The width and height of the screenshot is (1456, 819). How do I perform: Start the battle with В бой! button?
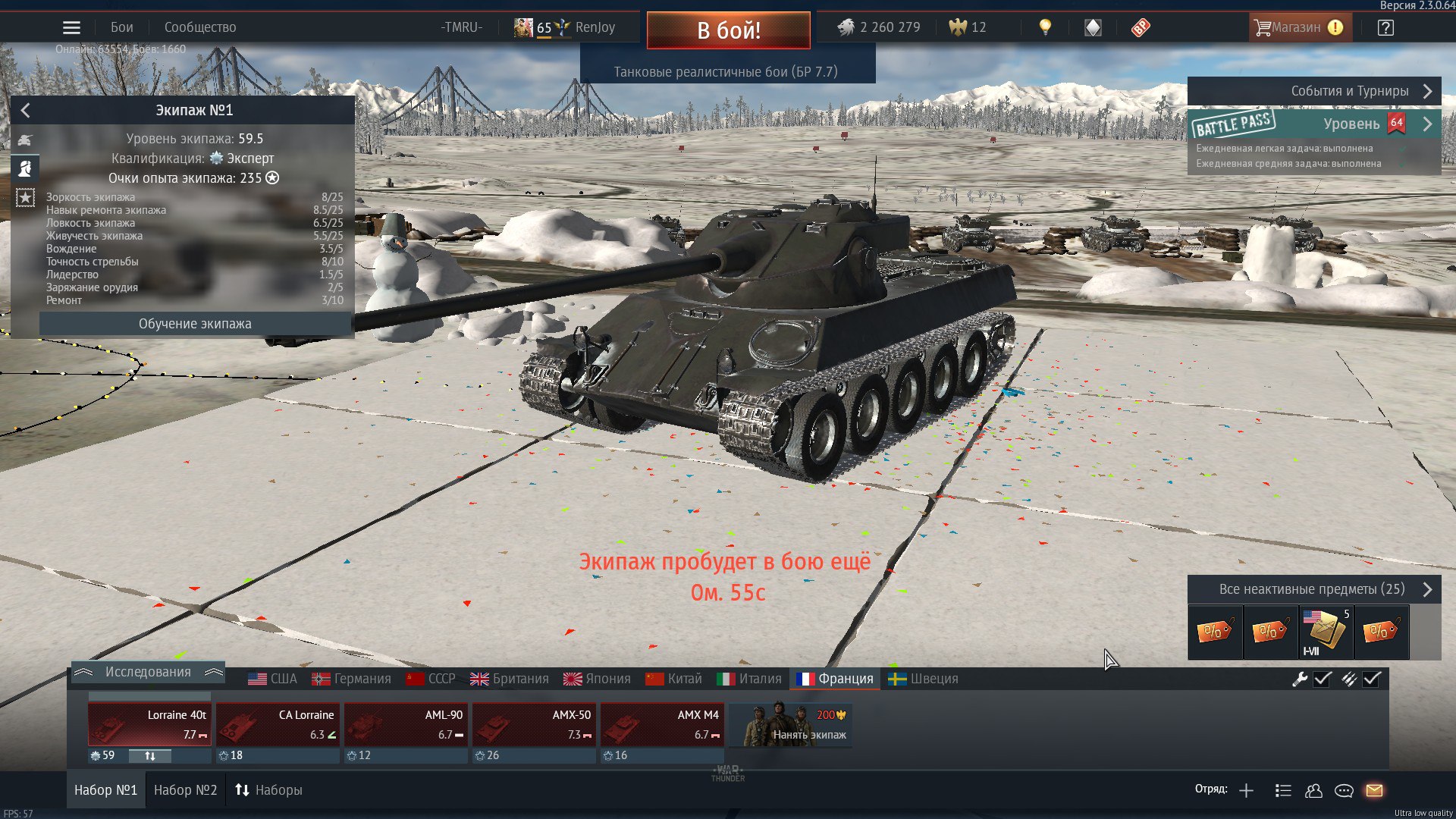728,30
